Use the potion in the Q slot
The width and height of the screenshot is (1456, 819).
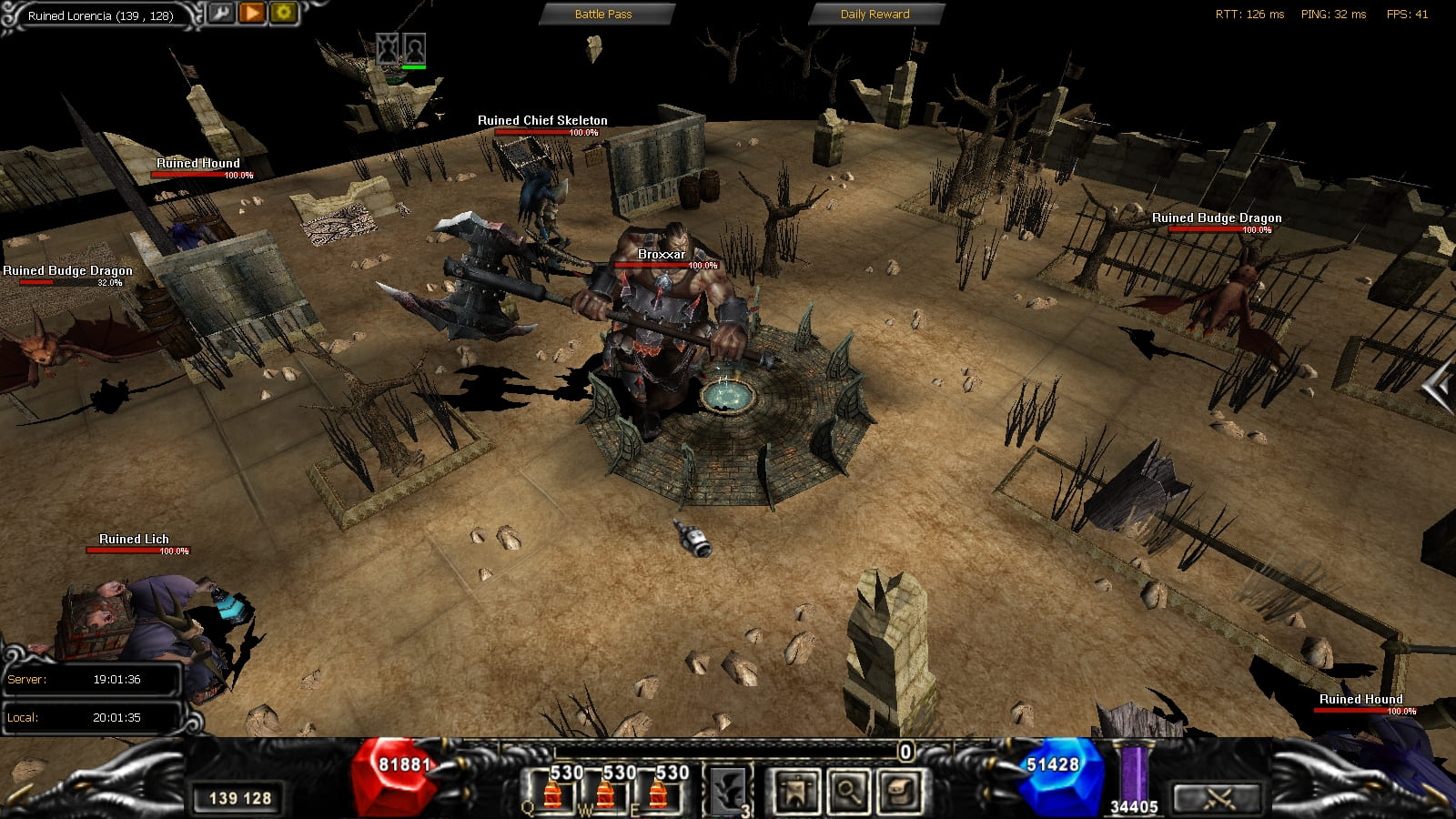coord(552,790)
